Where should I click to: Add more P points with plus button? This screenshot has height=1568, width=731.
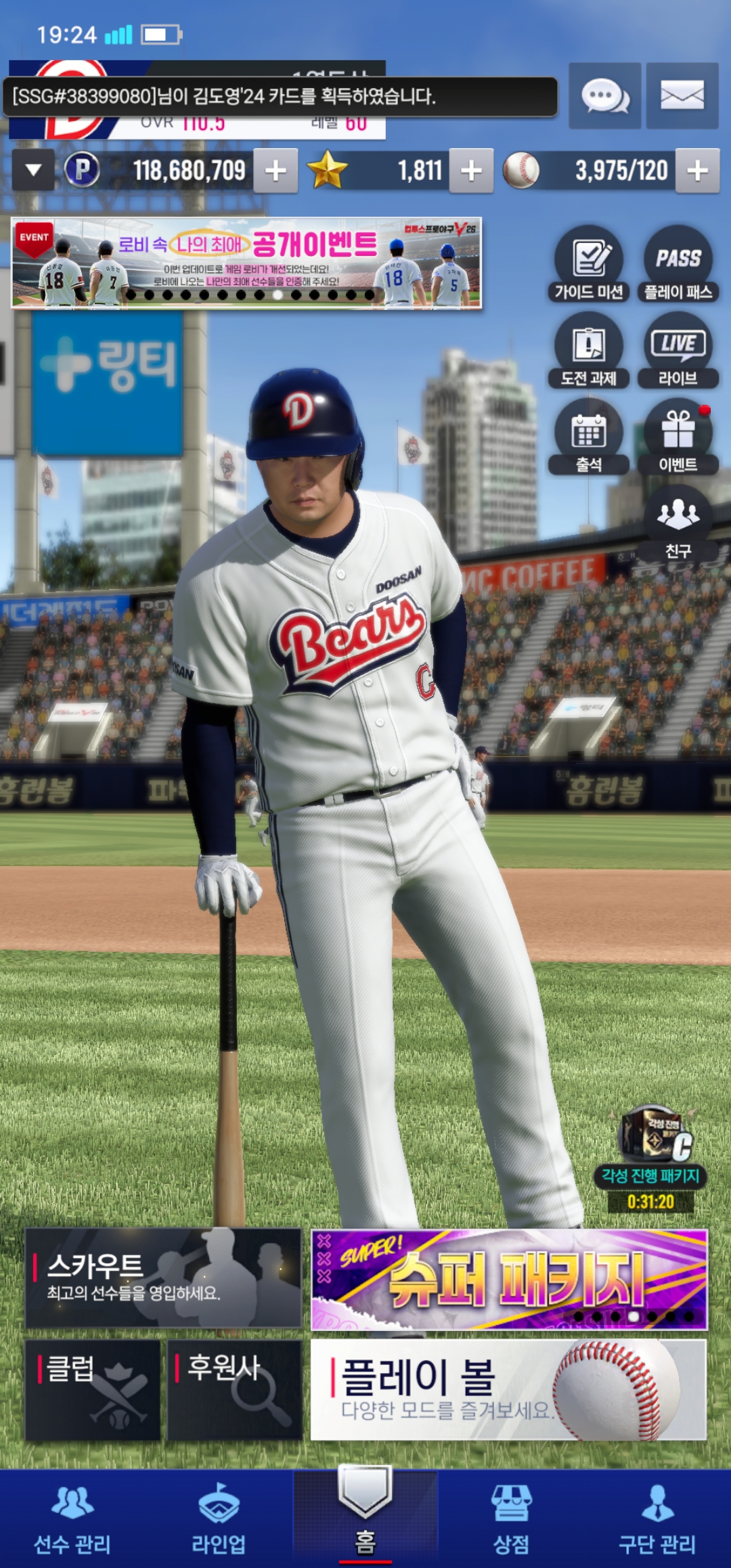click(x=275, y=171)
